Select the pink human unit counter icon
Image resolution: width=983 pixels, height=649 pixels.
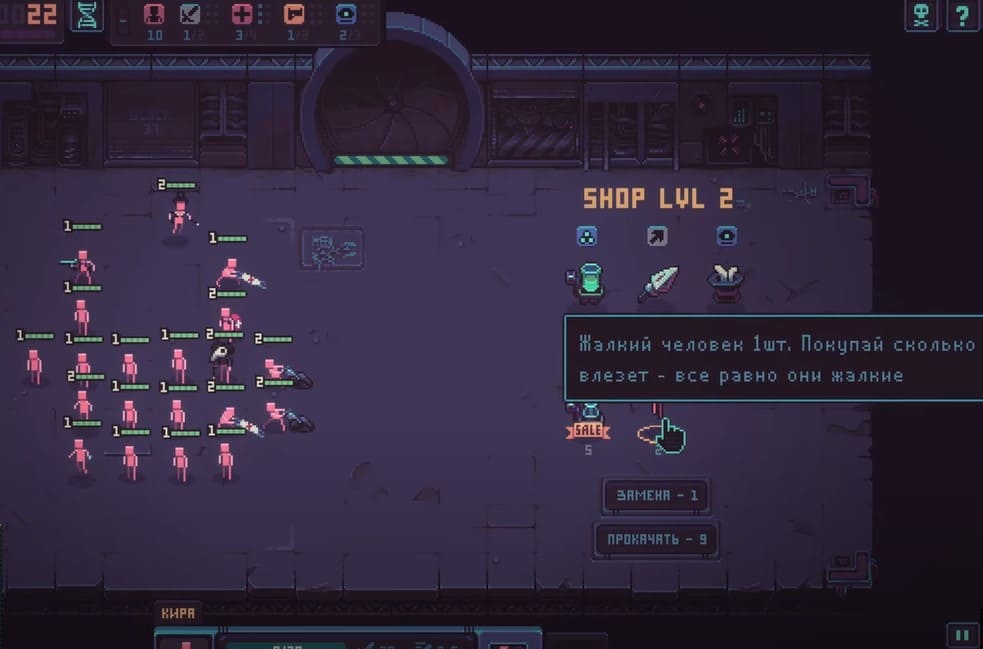click(x=154, y=15)
